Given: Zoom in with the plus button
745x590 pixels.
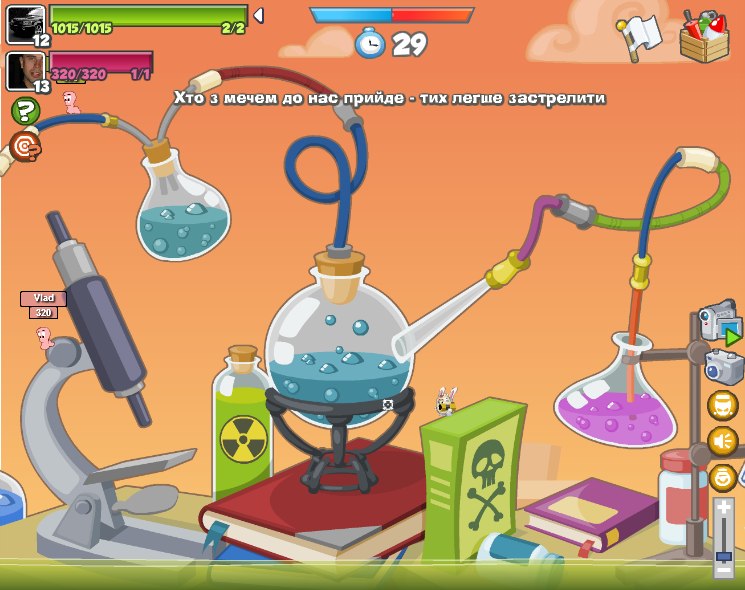Looking at the screenshot, I should 723,506.
